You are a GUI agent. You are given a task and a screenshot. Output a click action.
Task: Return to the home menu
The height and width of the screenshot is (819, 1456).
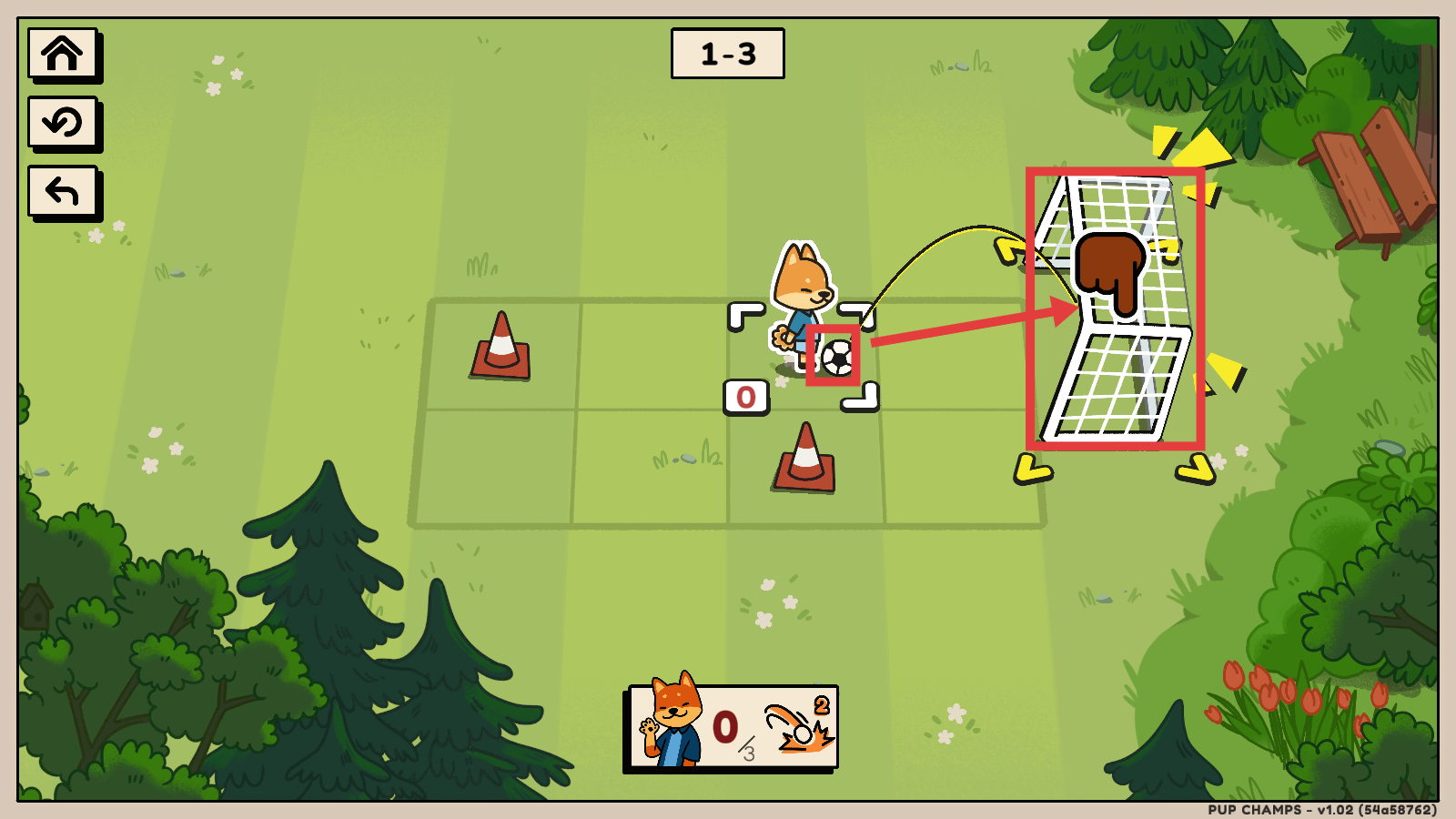click(x=62, y=54)
